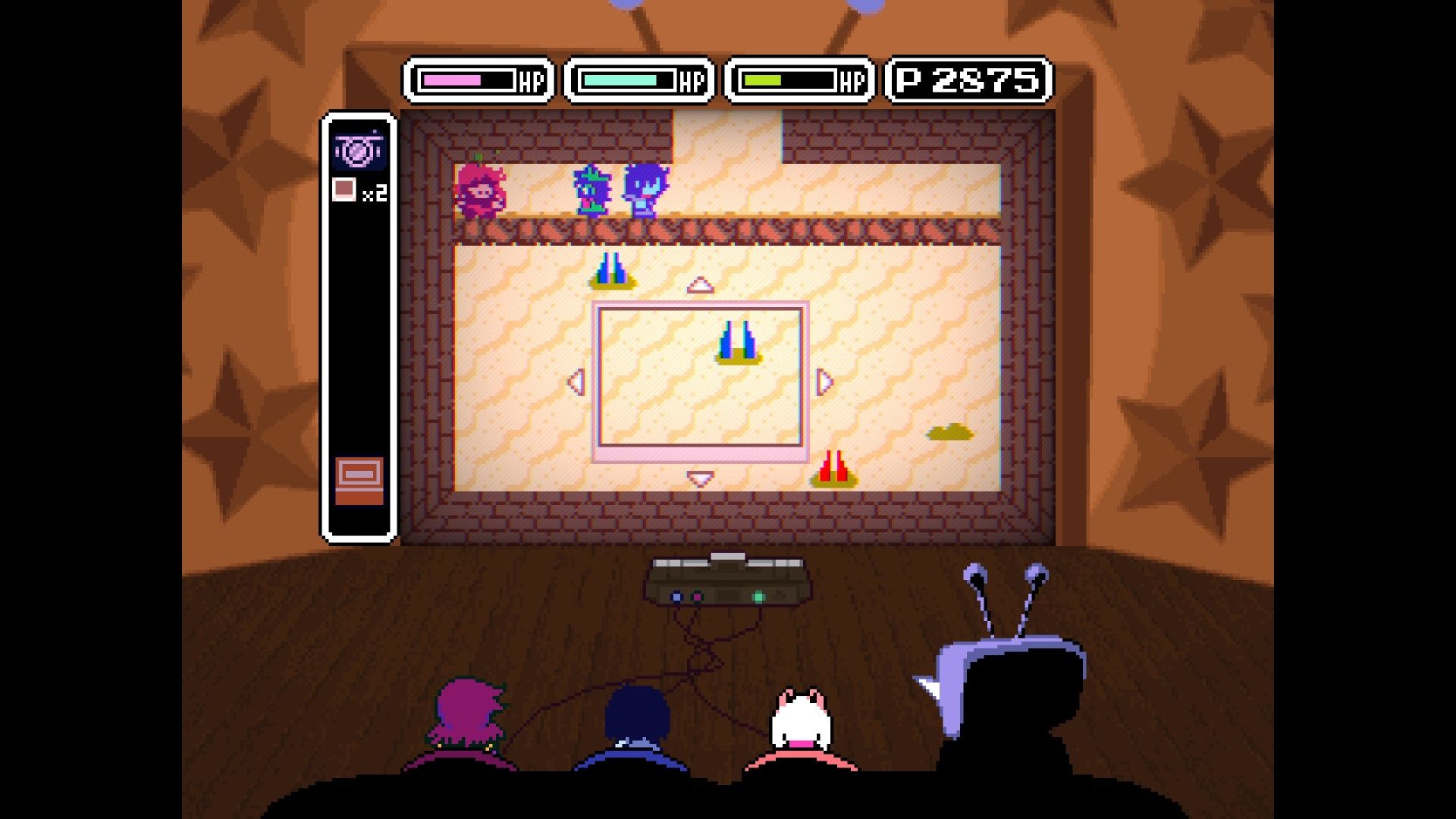Click the x2 item icon in sidebar
Image resolution: width=1456 pixels, height=819 pixels.
click(350, 191)
